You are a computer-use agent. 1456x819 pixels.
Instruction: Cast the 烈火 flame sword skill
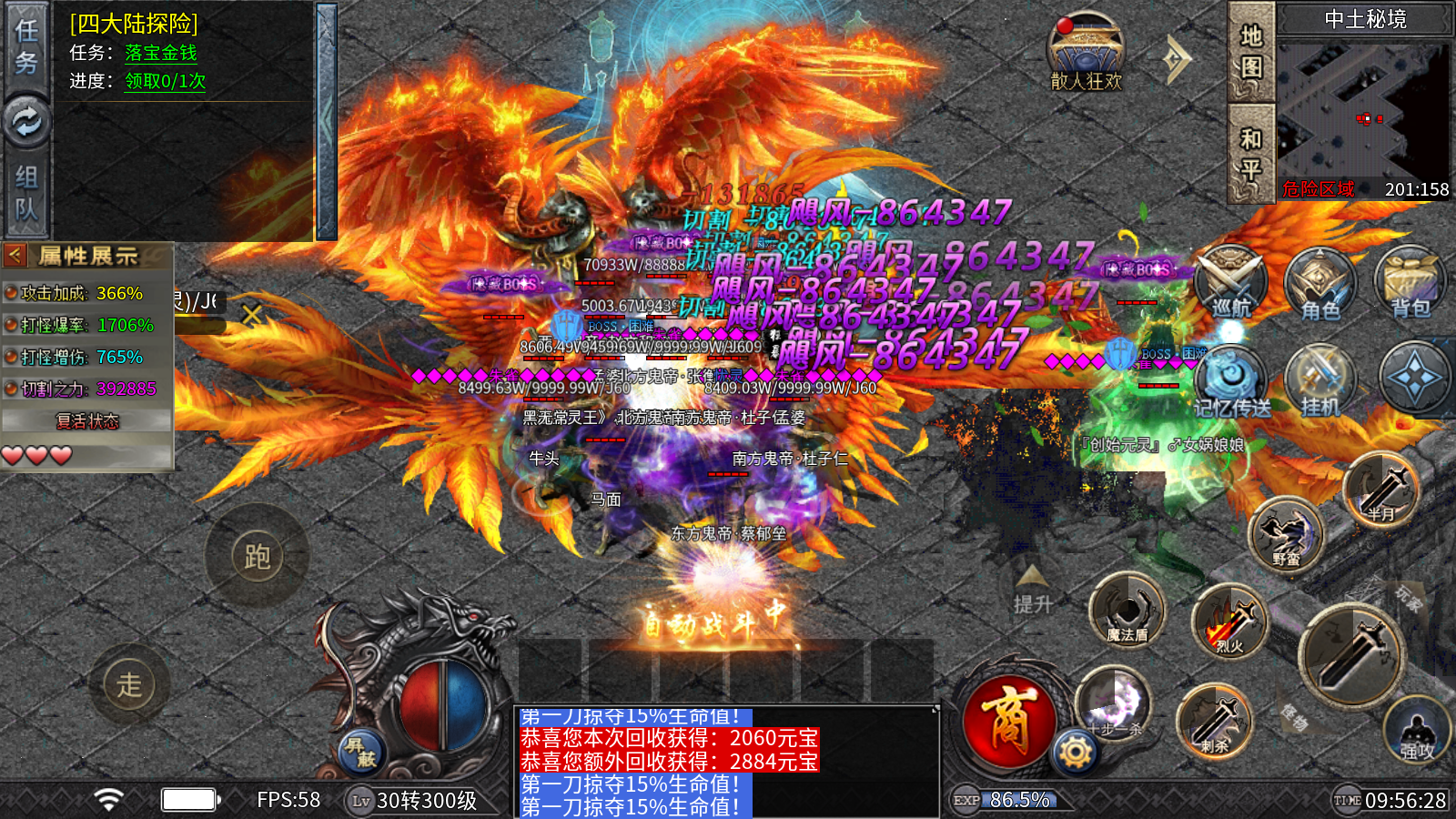(1230, 622)
